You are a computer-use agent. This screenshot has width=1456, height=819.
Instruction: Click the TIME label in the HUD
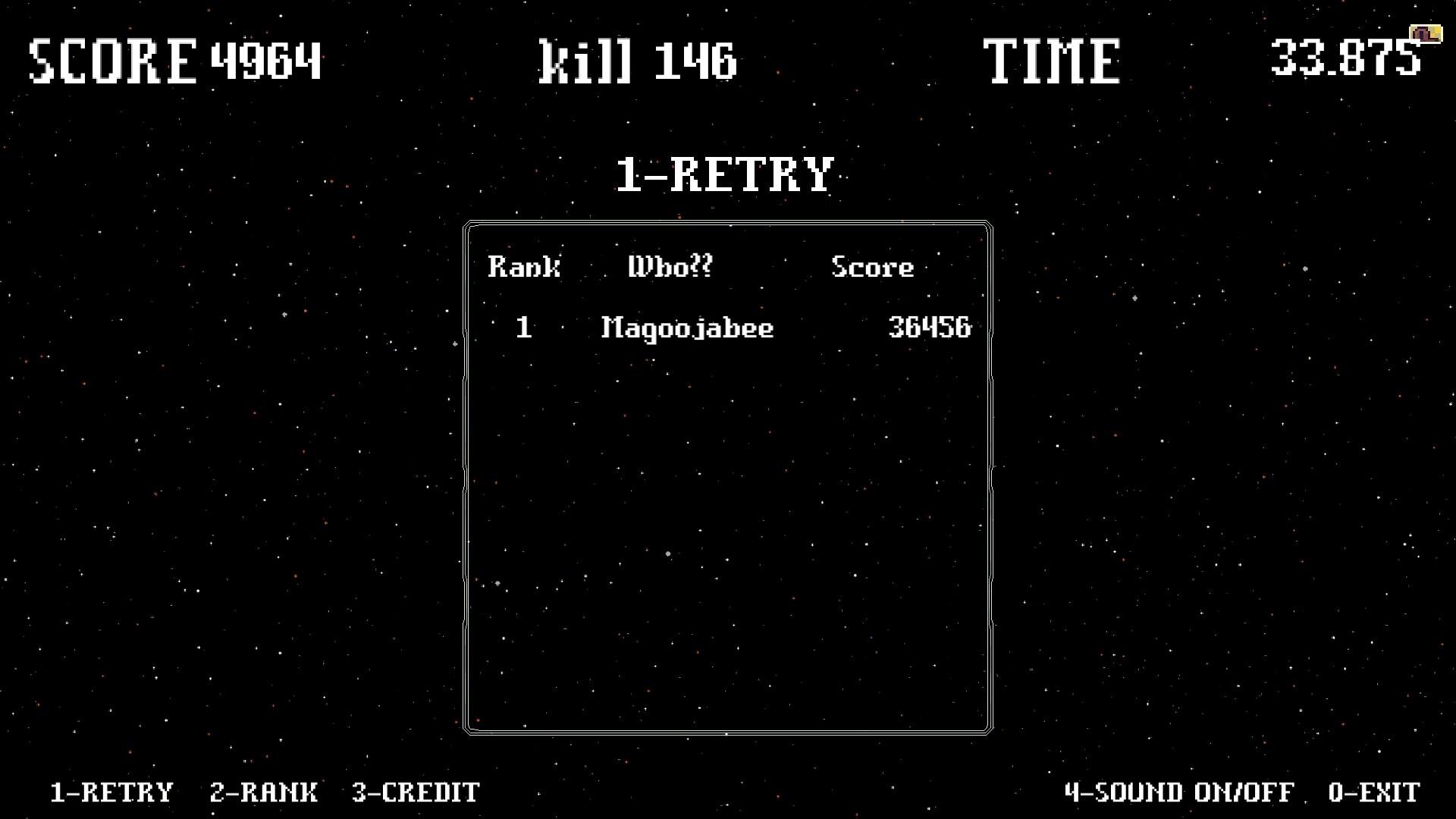[x=1050, y=61]
